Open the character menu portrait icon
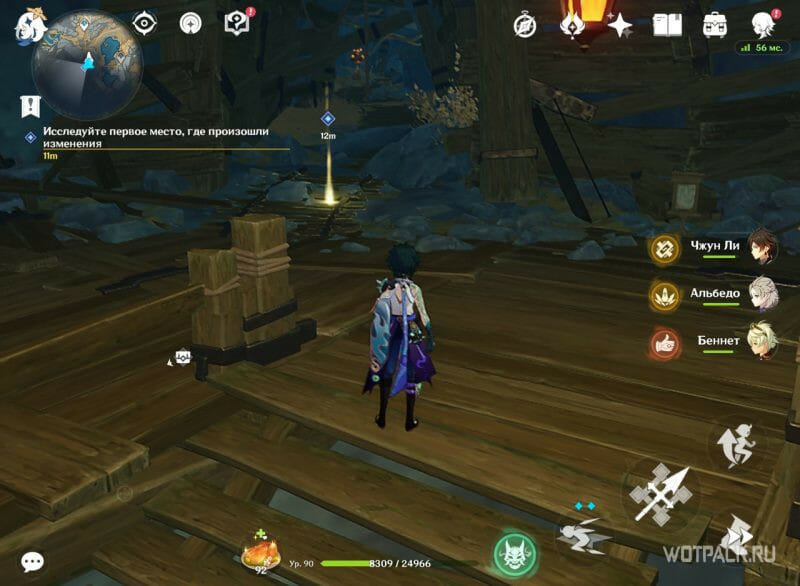800x586 pixels. pos(765,25)
